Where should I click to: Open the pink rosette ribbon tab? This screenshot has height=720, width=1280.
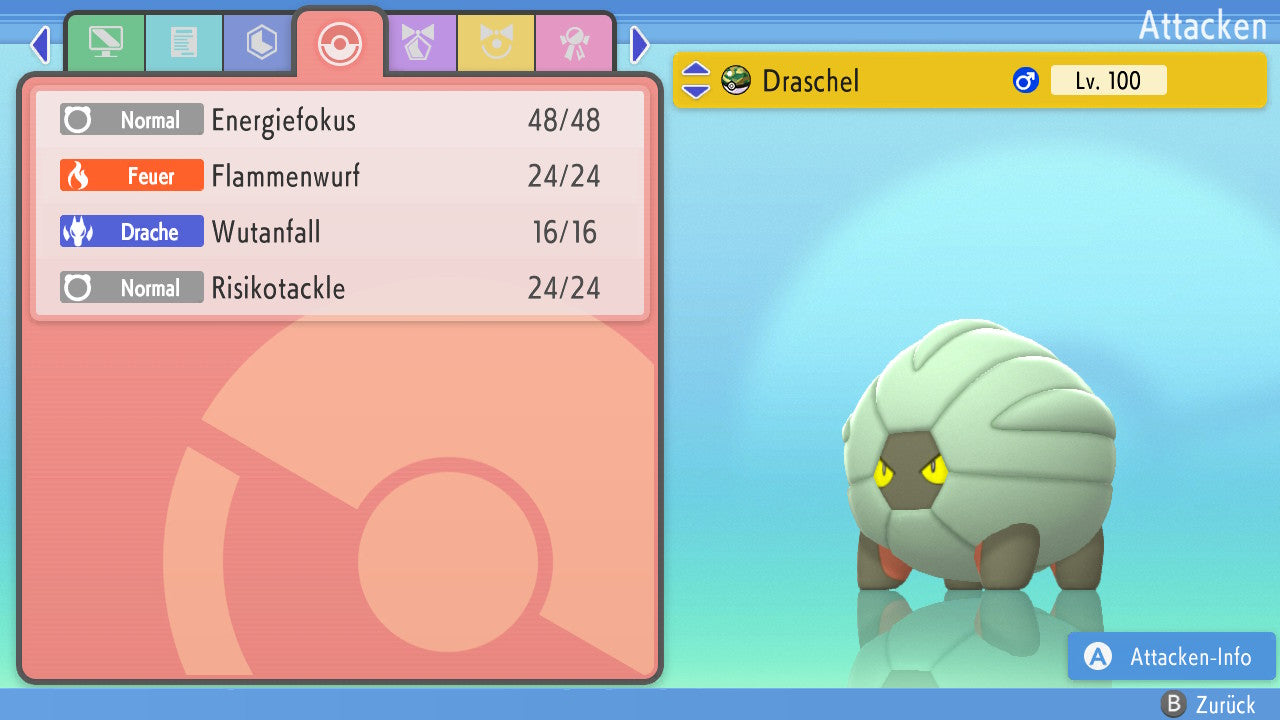coord(574,43)
